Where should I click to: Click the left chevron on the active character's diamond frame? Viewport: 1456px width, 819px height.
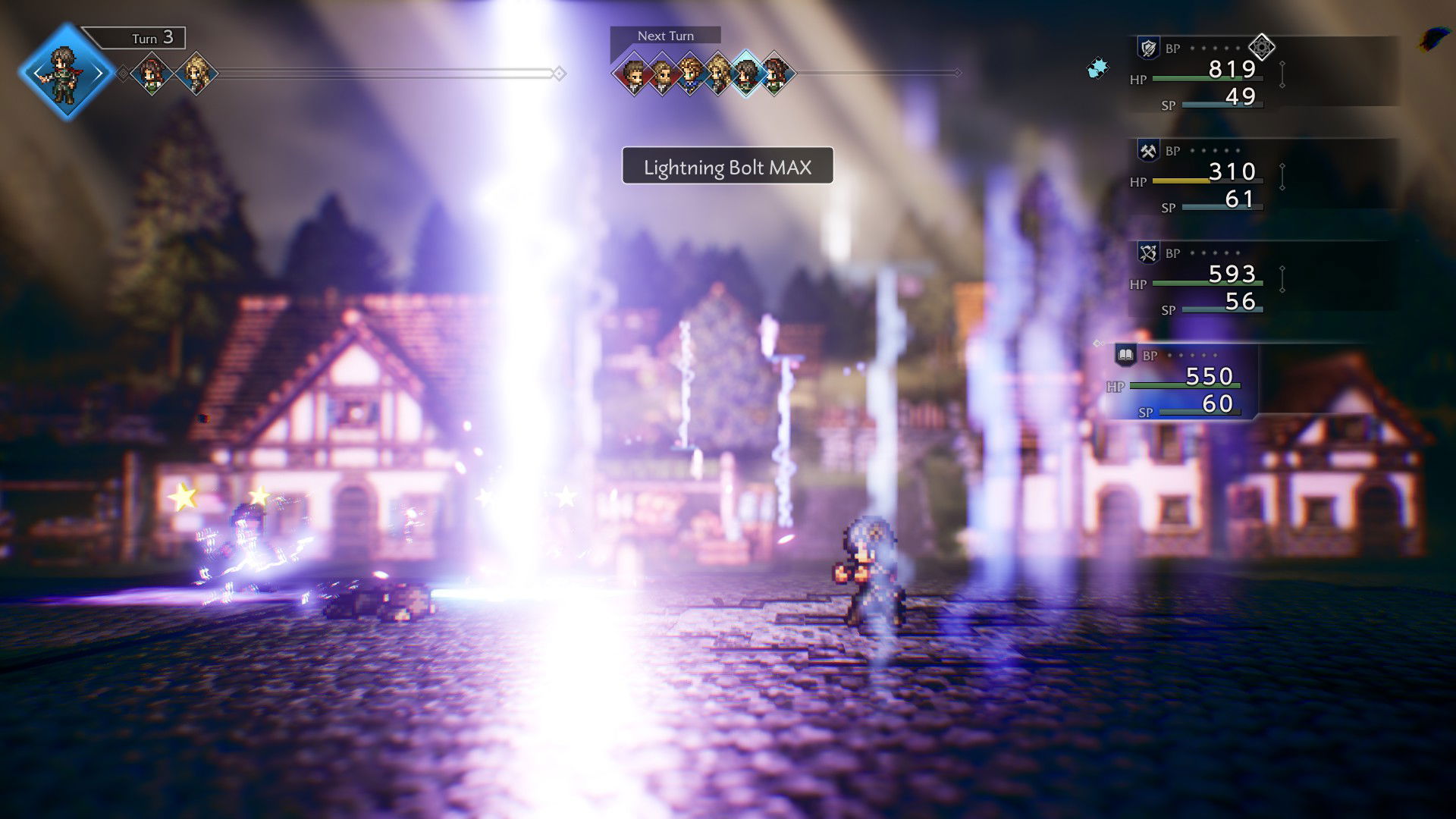point(36,74)
